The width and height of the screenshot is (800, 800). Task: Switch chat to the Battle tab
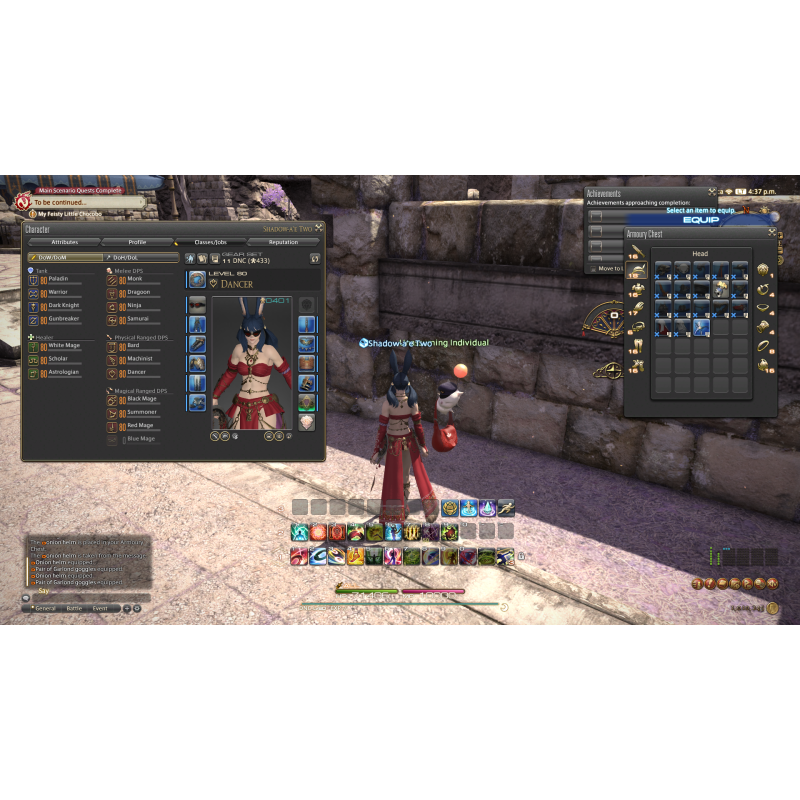point(74,608)
